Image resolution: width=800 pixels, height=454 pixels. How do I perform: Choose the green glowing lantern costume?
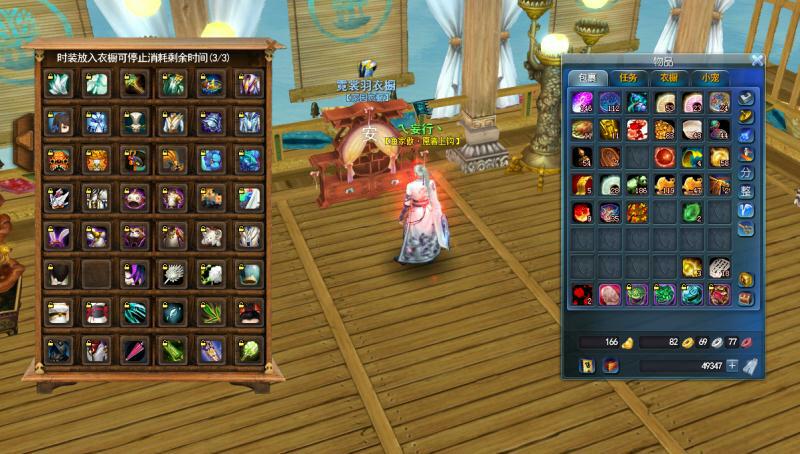coord(248,350)
